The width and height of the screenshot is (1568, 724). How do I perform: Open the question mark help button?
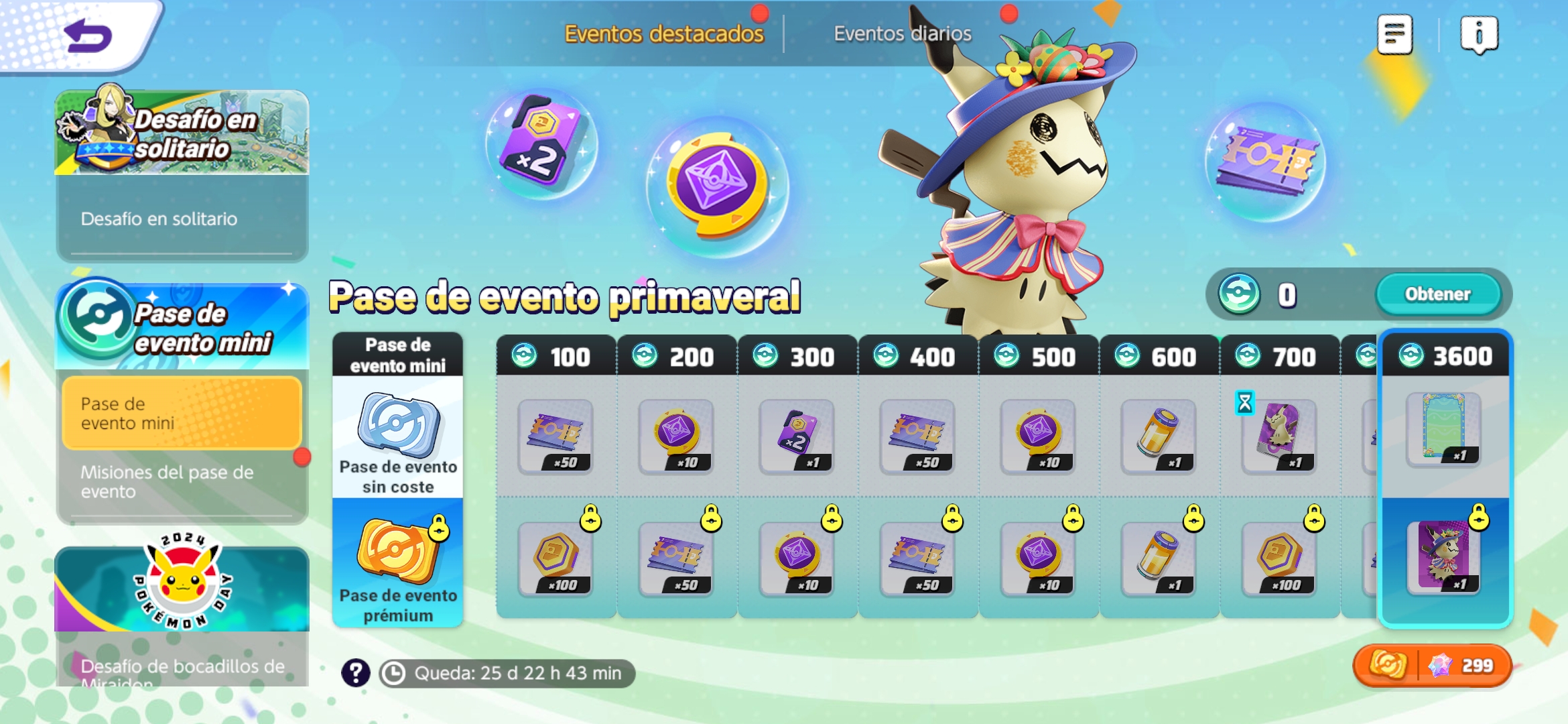pyautogui.click(x=356, y=672)
